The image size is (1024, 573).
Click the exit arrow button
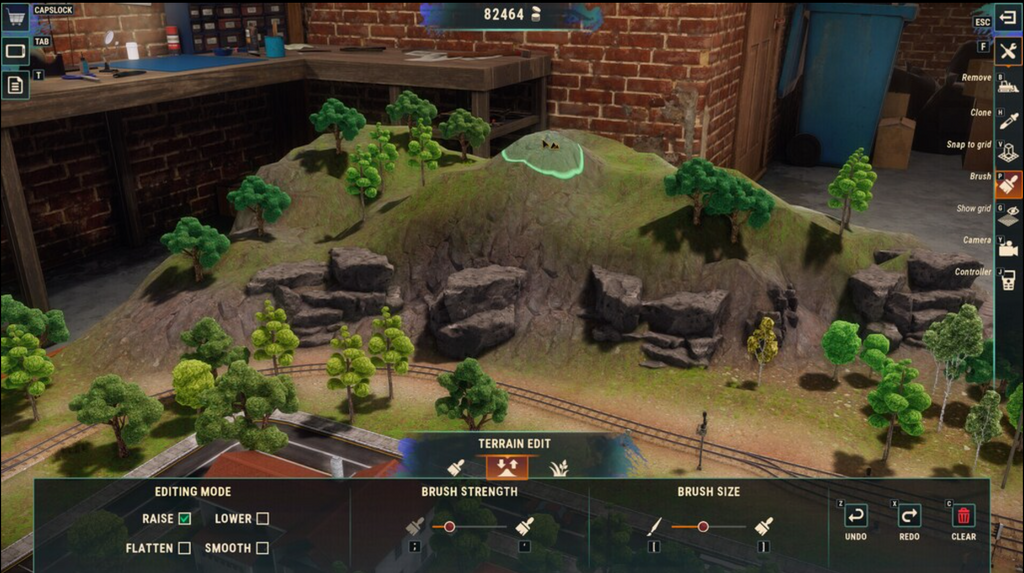tap(1008, 19)
